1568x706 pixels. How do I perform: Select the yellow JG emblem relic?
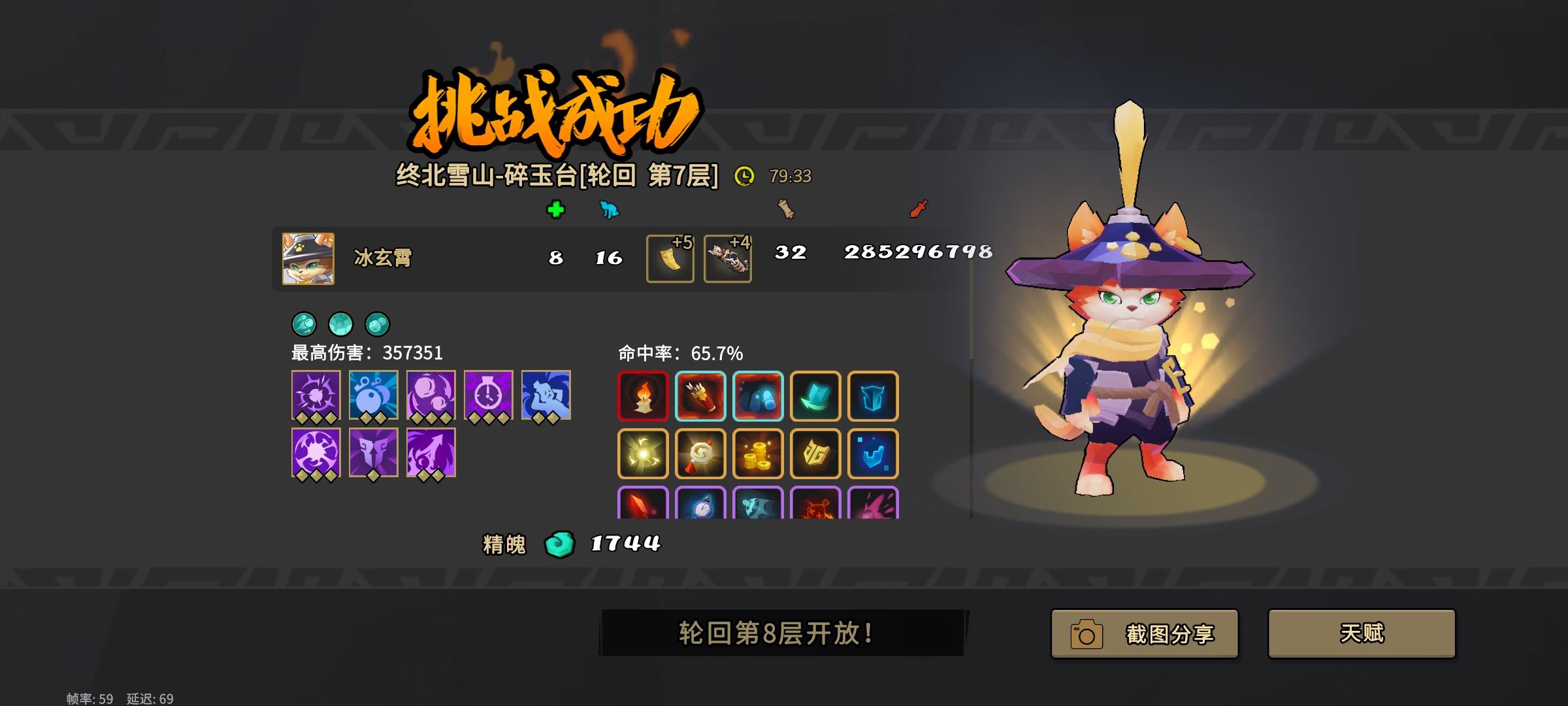(x=814, y=454)
